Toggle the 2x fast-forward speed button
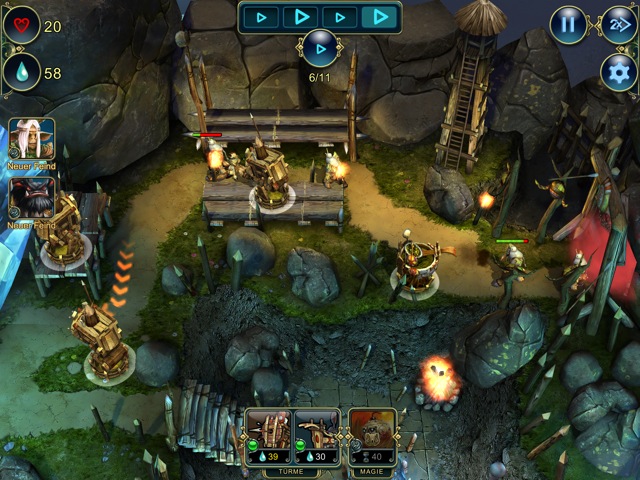 pos(617,25)
